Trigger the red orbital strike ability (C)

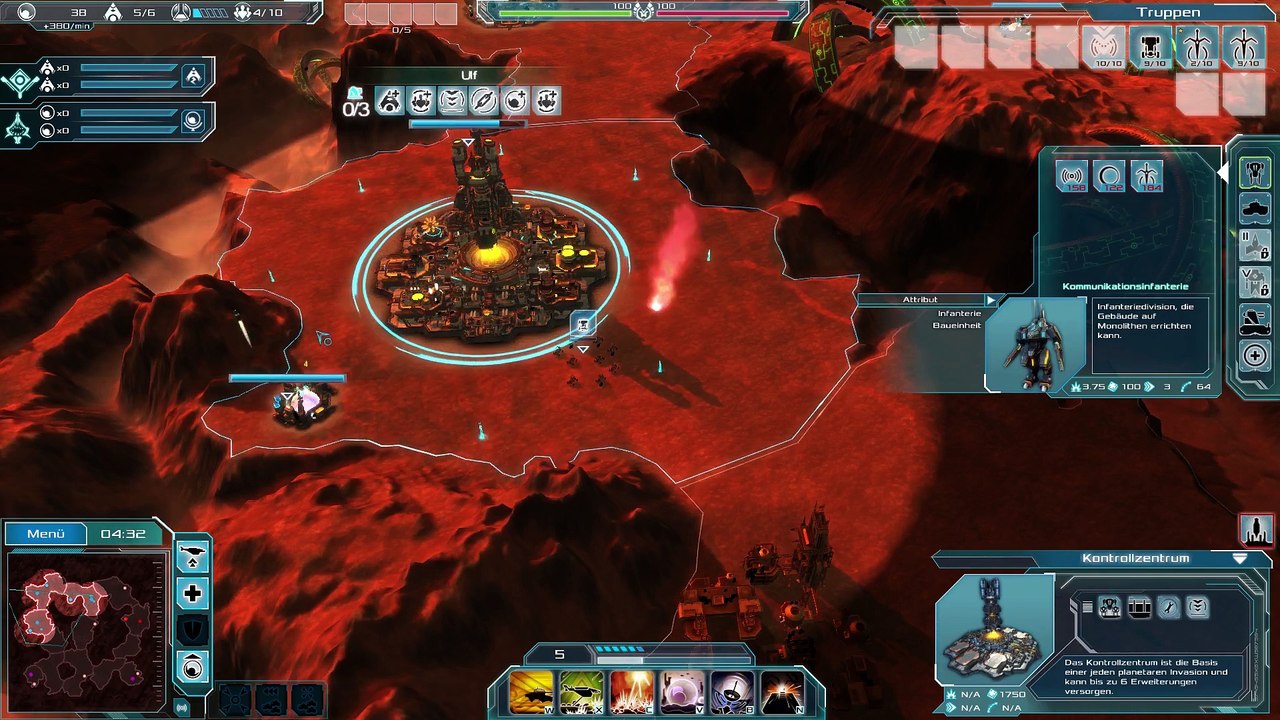tap(632, 691)
